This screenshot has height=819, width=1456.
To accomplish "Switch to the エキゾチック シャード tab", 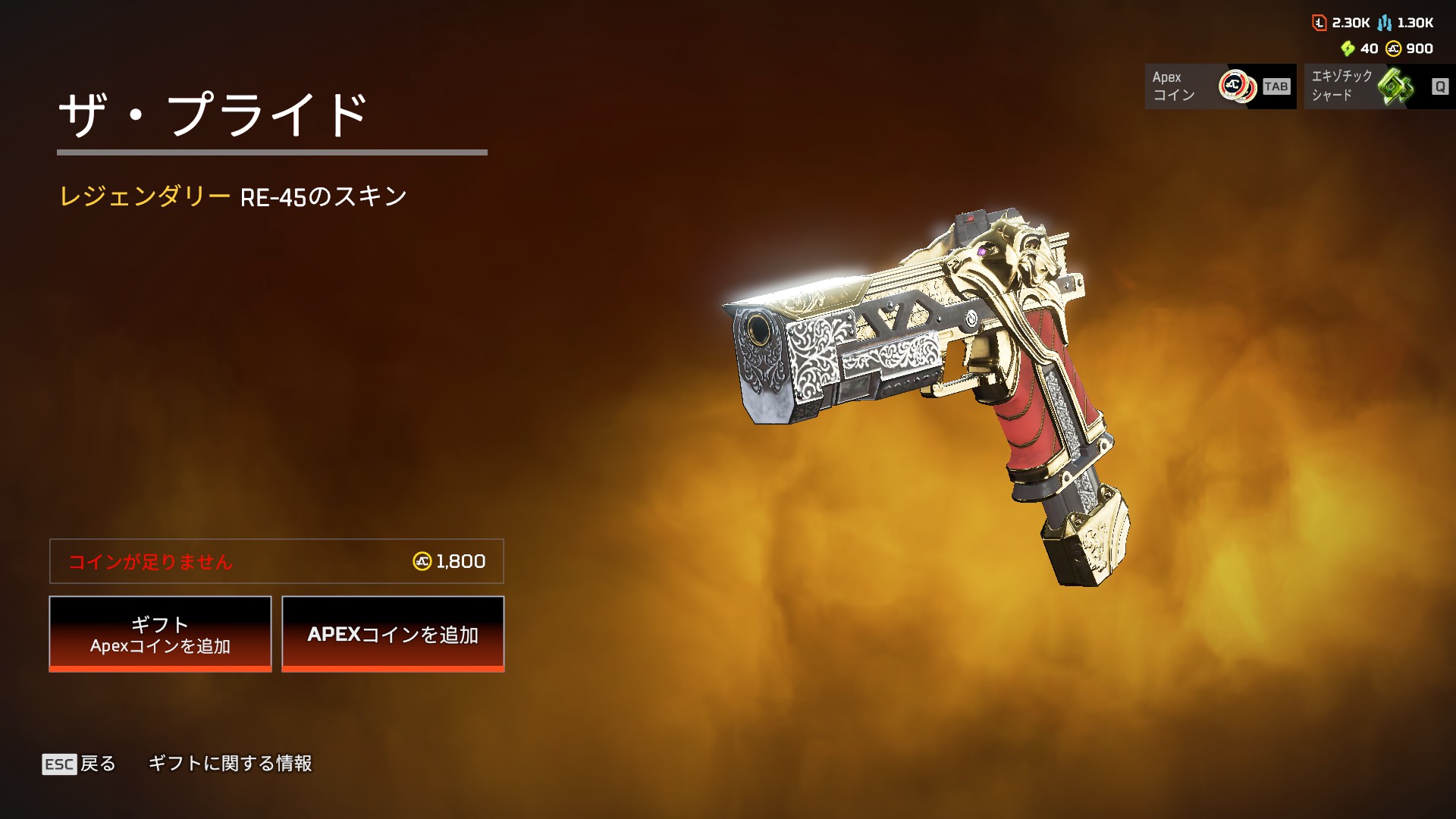I will 1379,86.
